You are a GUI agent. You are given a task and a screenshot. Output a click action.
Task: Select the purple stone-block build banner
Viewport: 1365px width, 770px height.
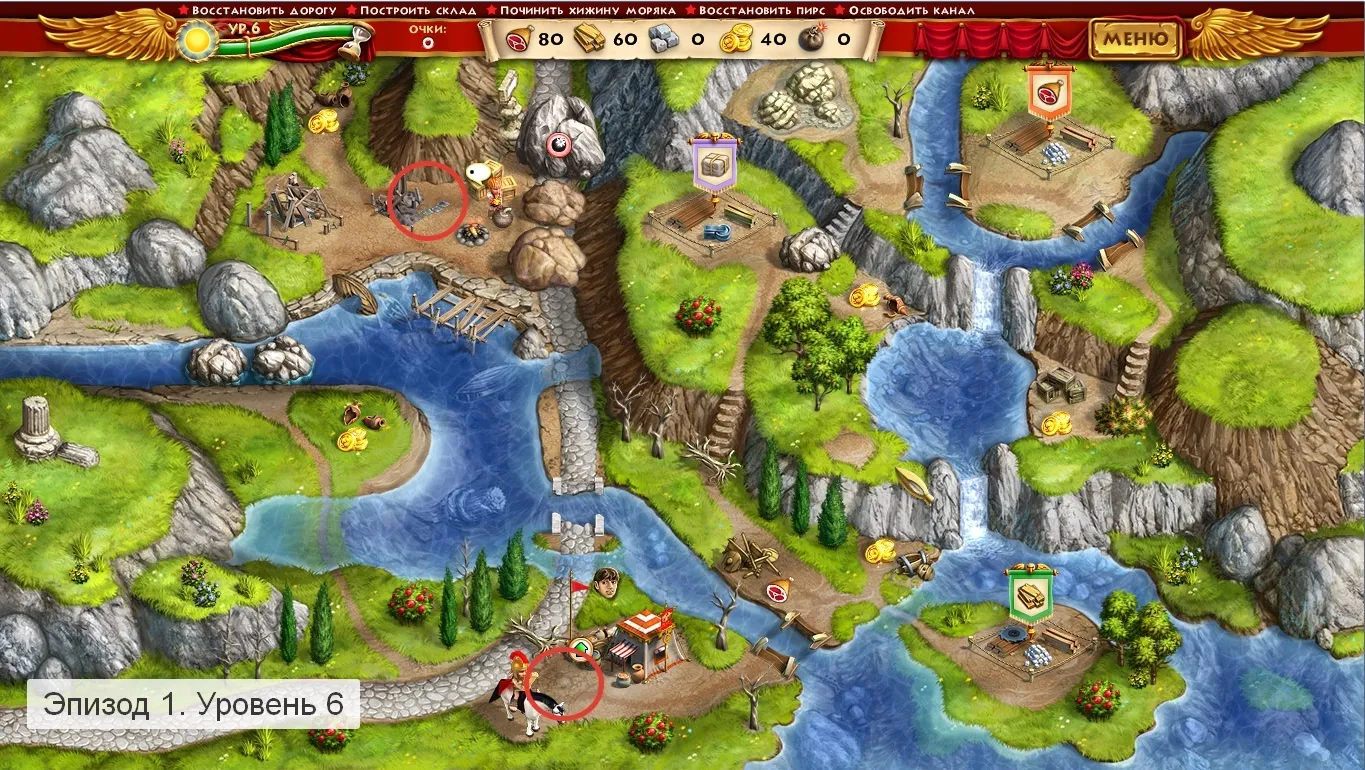pos(713,165)
